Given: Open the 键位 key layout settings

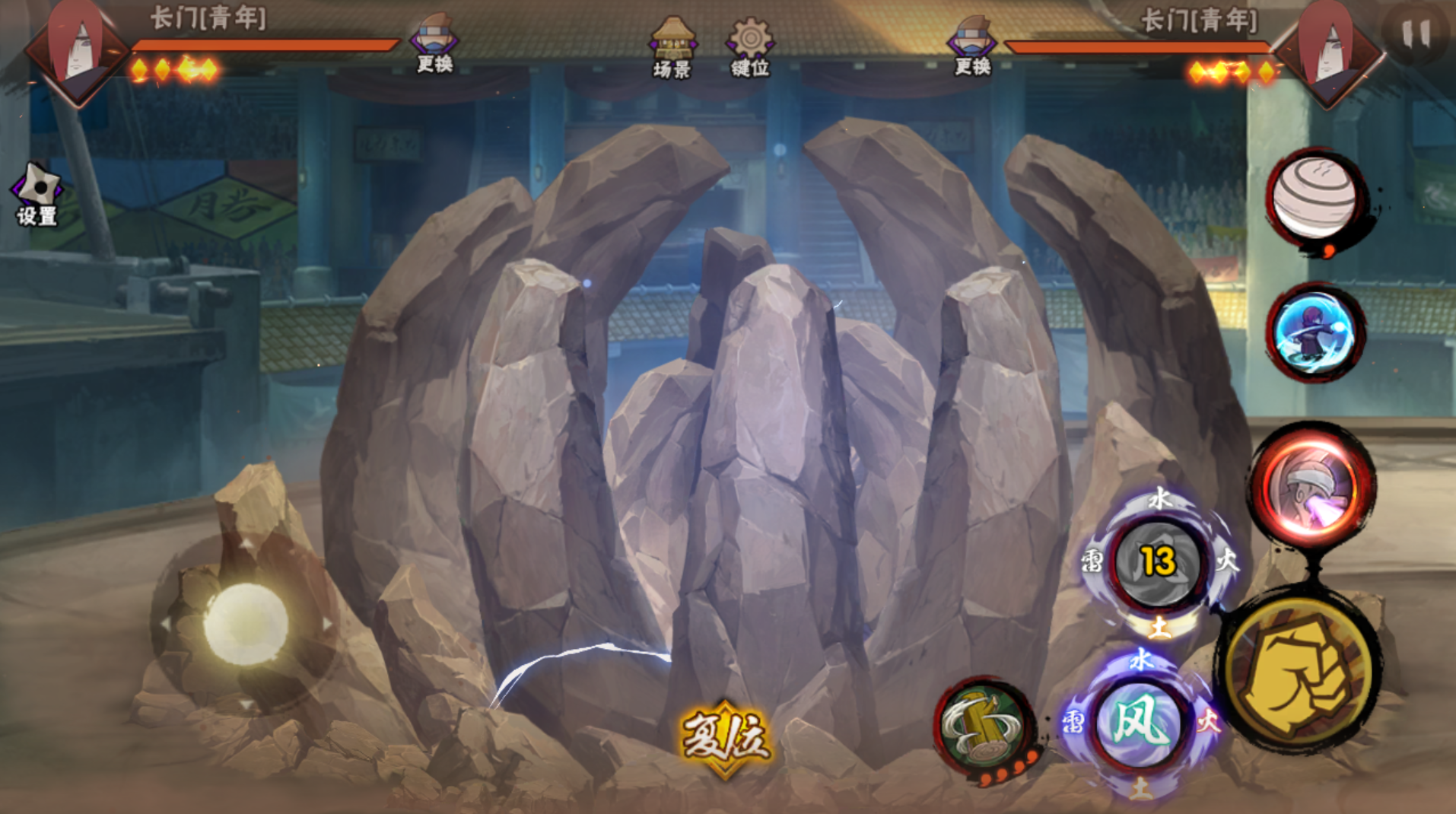Looking at the screenshot, I should [750, 47].
